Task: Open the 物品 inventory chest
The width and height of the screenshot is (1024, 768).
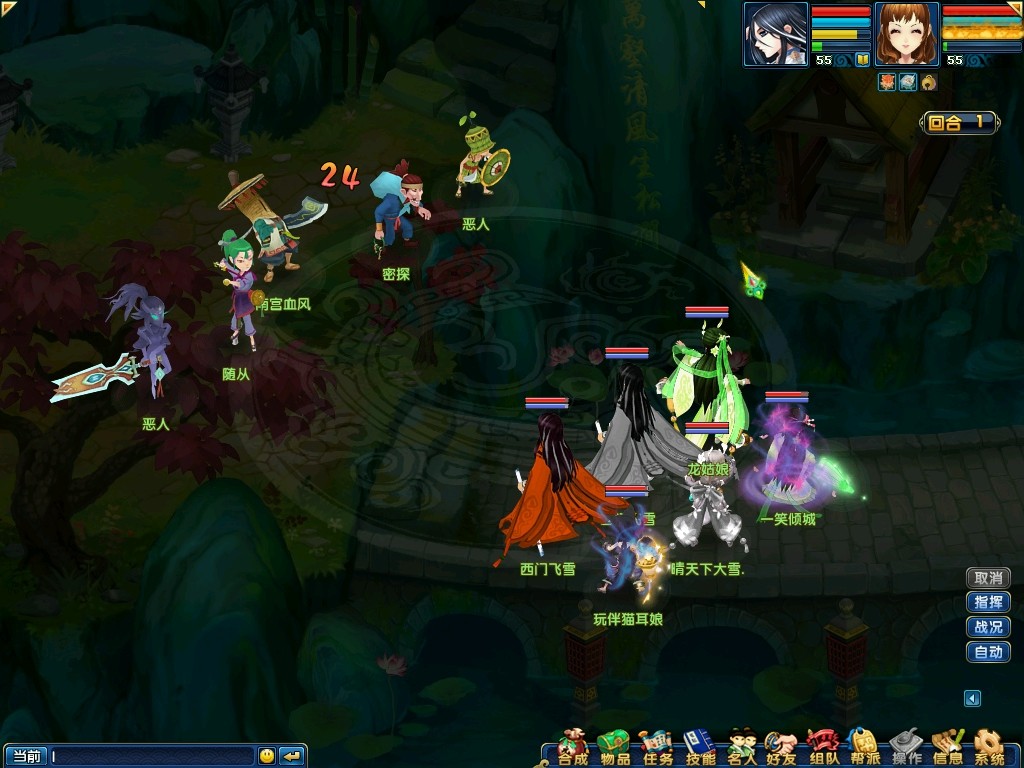Action: (x=614, y=746)
